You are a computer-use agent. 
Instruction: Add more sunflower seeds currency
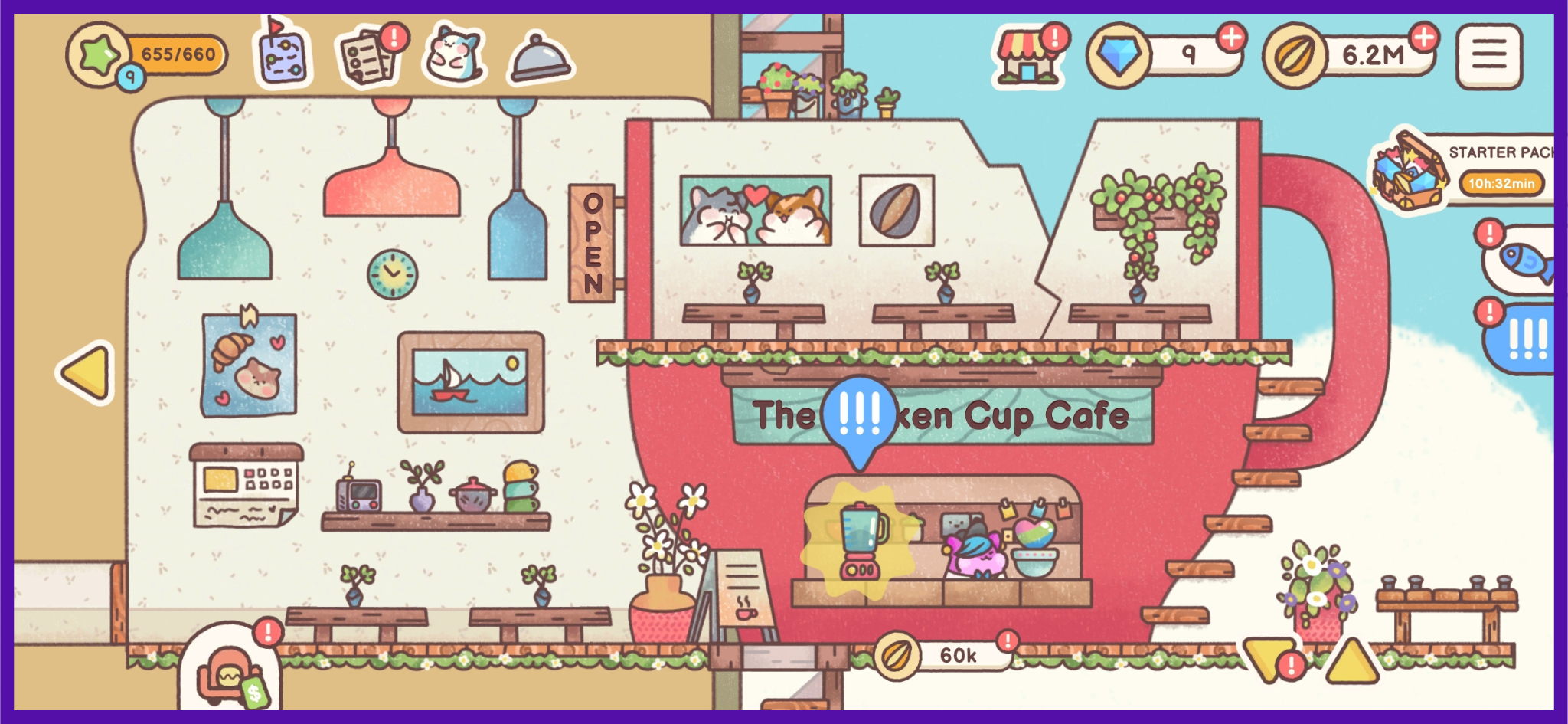pos(1423,37)
